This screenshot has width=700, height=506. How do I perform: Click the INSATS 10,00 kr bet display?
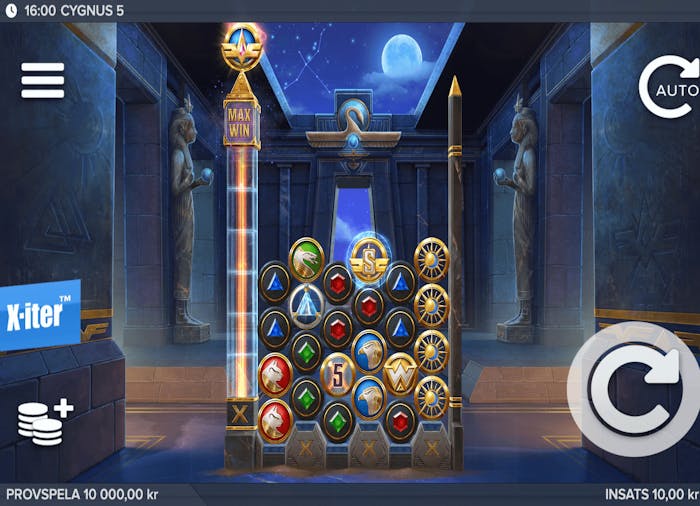[651, 495]
